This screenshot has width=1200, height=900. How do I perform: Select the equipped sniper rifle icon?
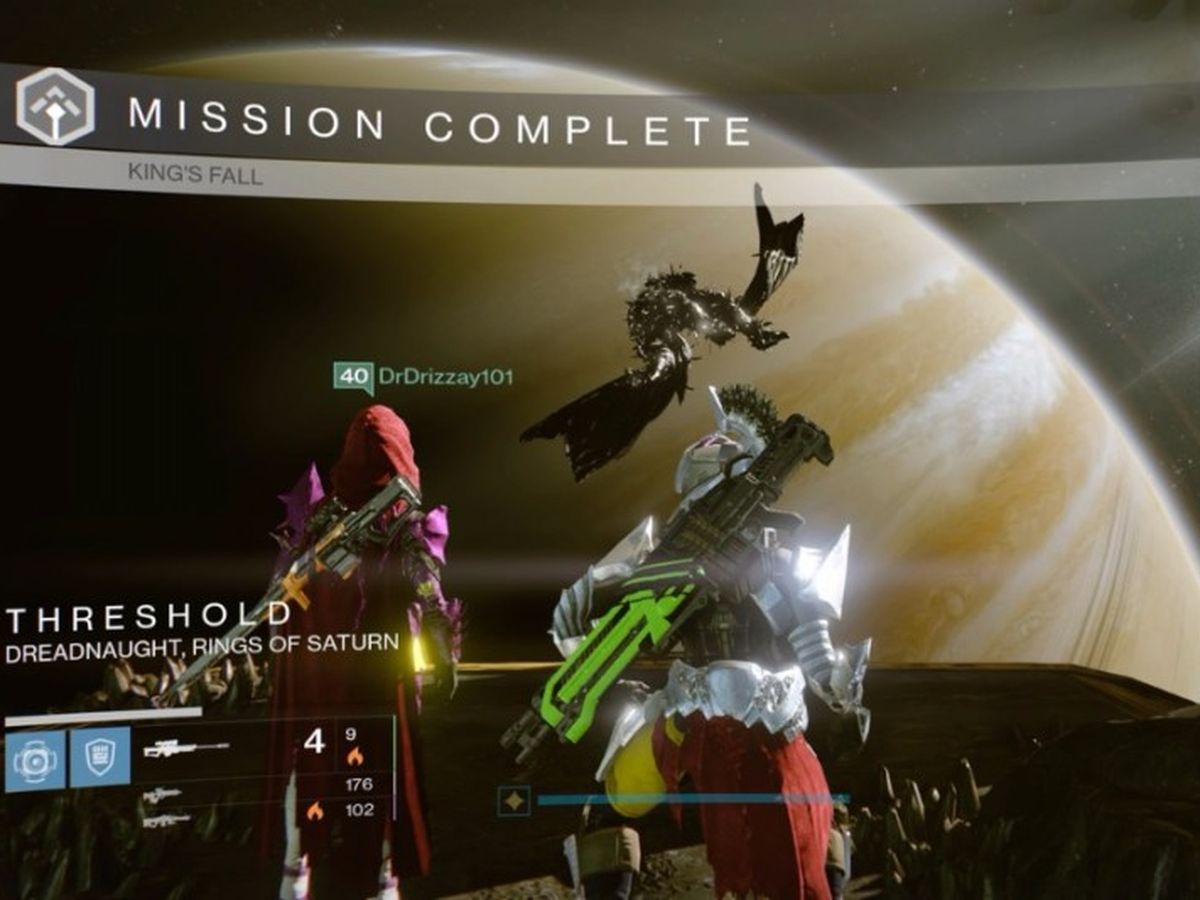click(186, 747)
